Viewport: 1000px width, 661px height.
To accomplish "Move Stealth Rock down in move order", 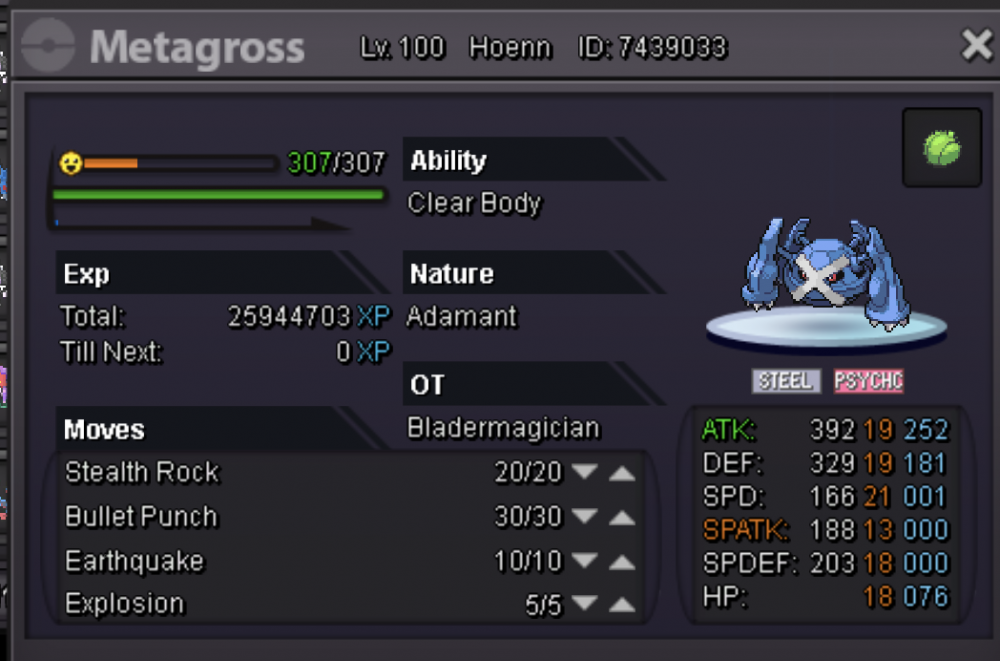I will (585, 473).
